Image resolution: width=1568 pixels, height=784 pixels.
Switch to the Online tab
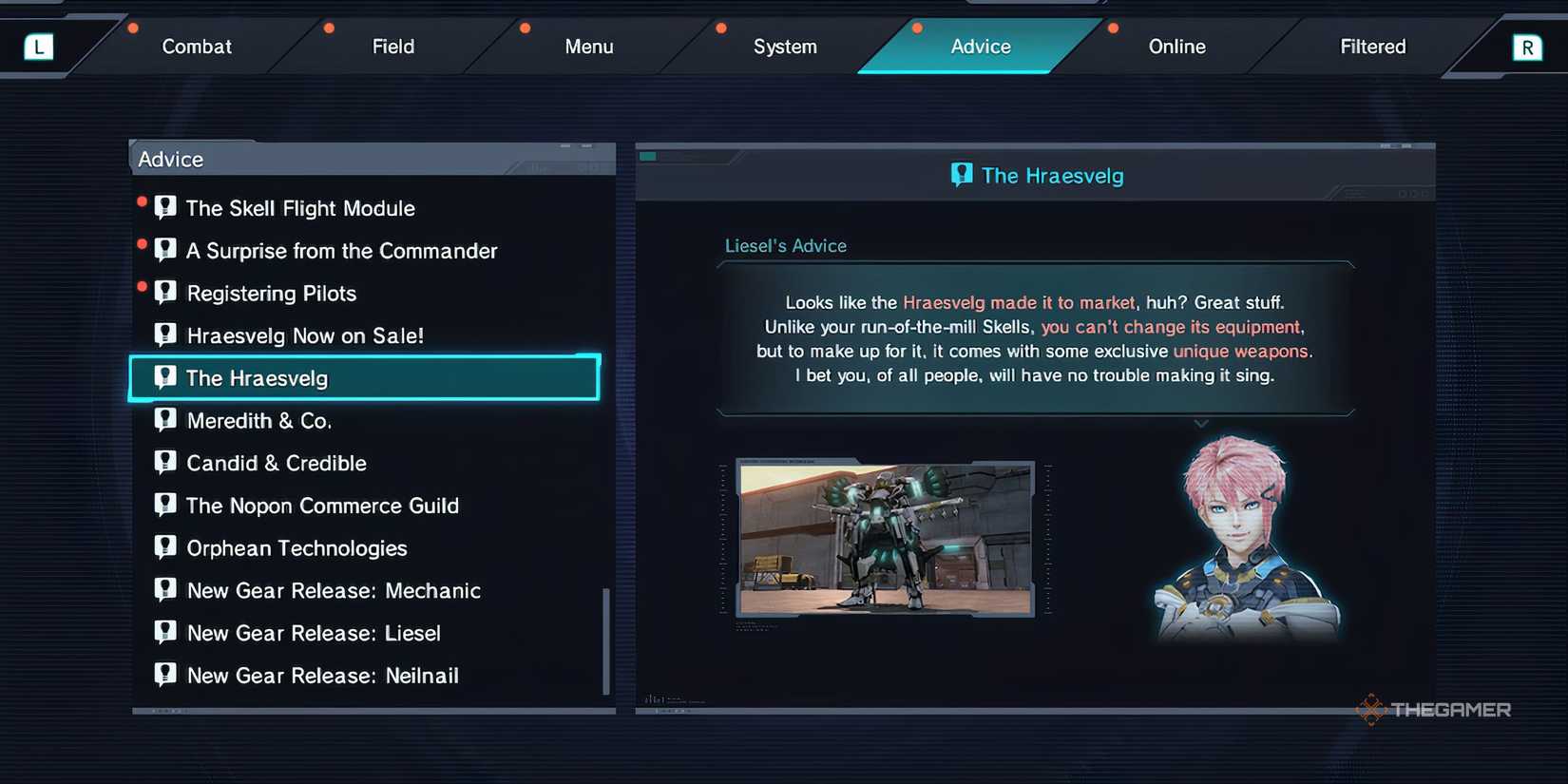click(1176, 46)
